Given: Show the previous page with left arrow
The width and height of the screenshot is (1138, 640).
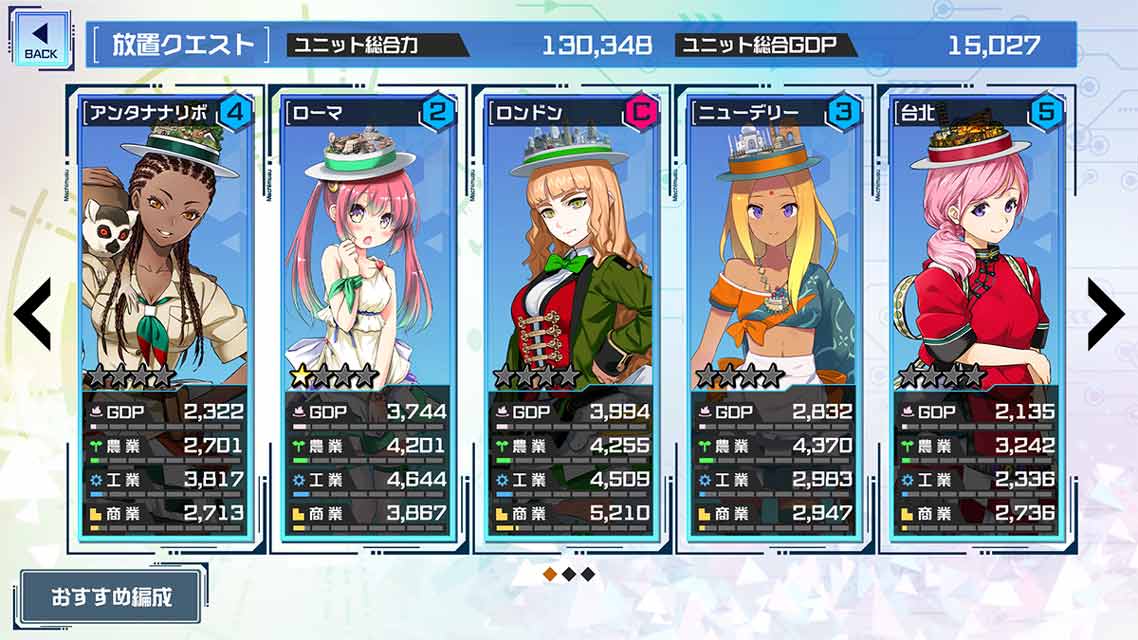Looking at the screenshot, I should (x=32, y=314).
